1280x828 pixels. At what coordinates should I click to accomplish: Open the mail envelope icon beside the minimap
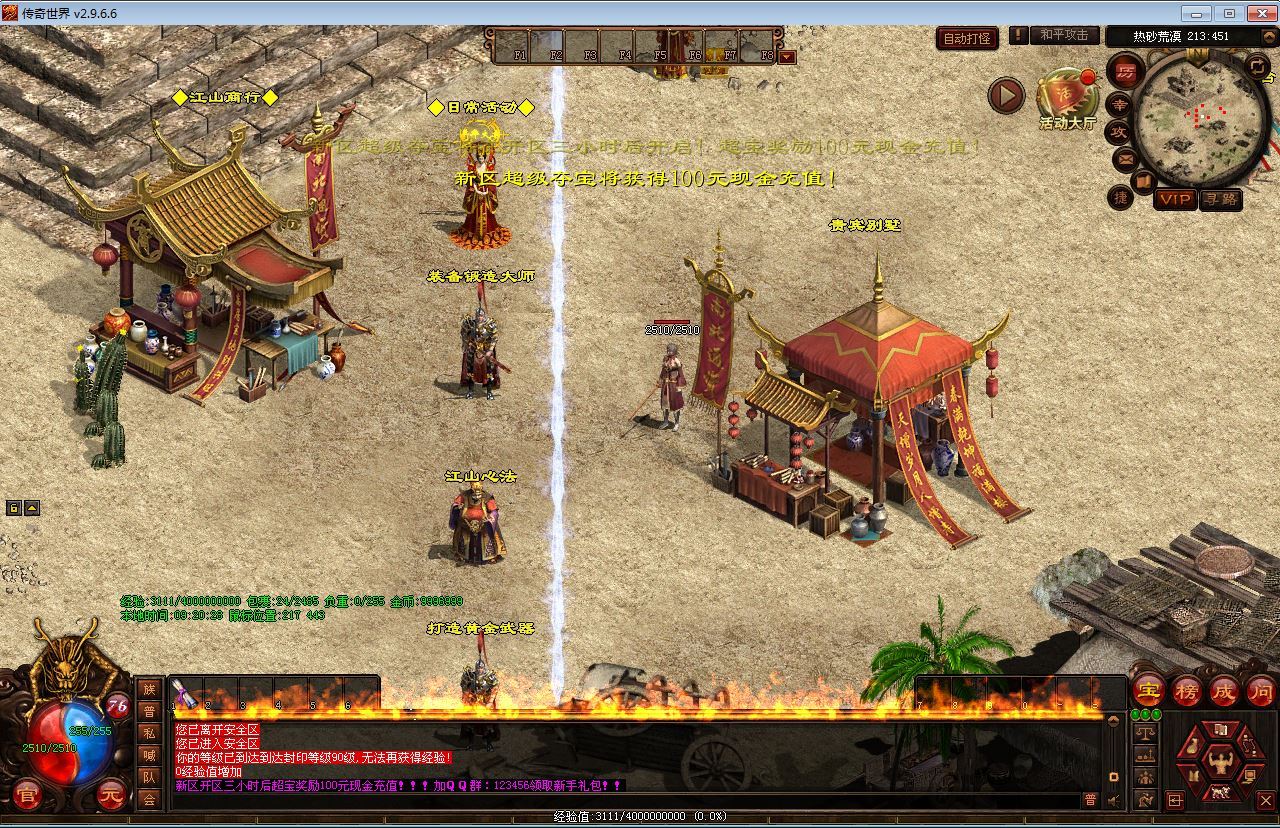(x=1126, y=159)
